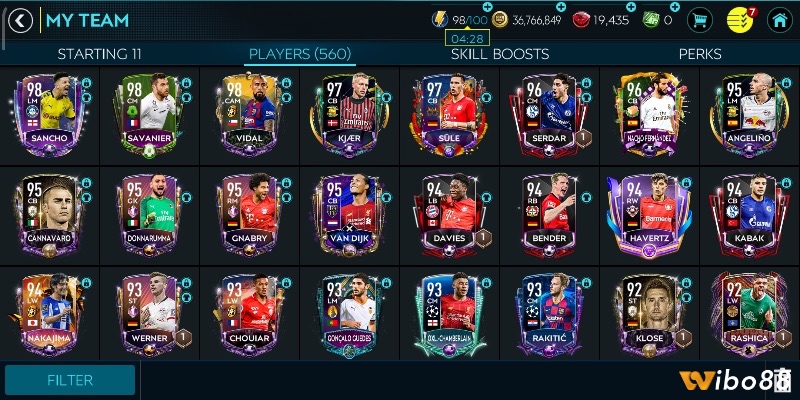Image resolution: width=800 pixels, height=400 pixels.
Task: Open the yellow checklist with 7 notifications
Action: (x=739, y=20)
